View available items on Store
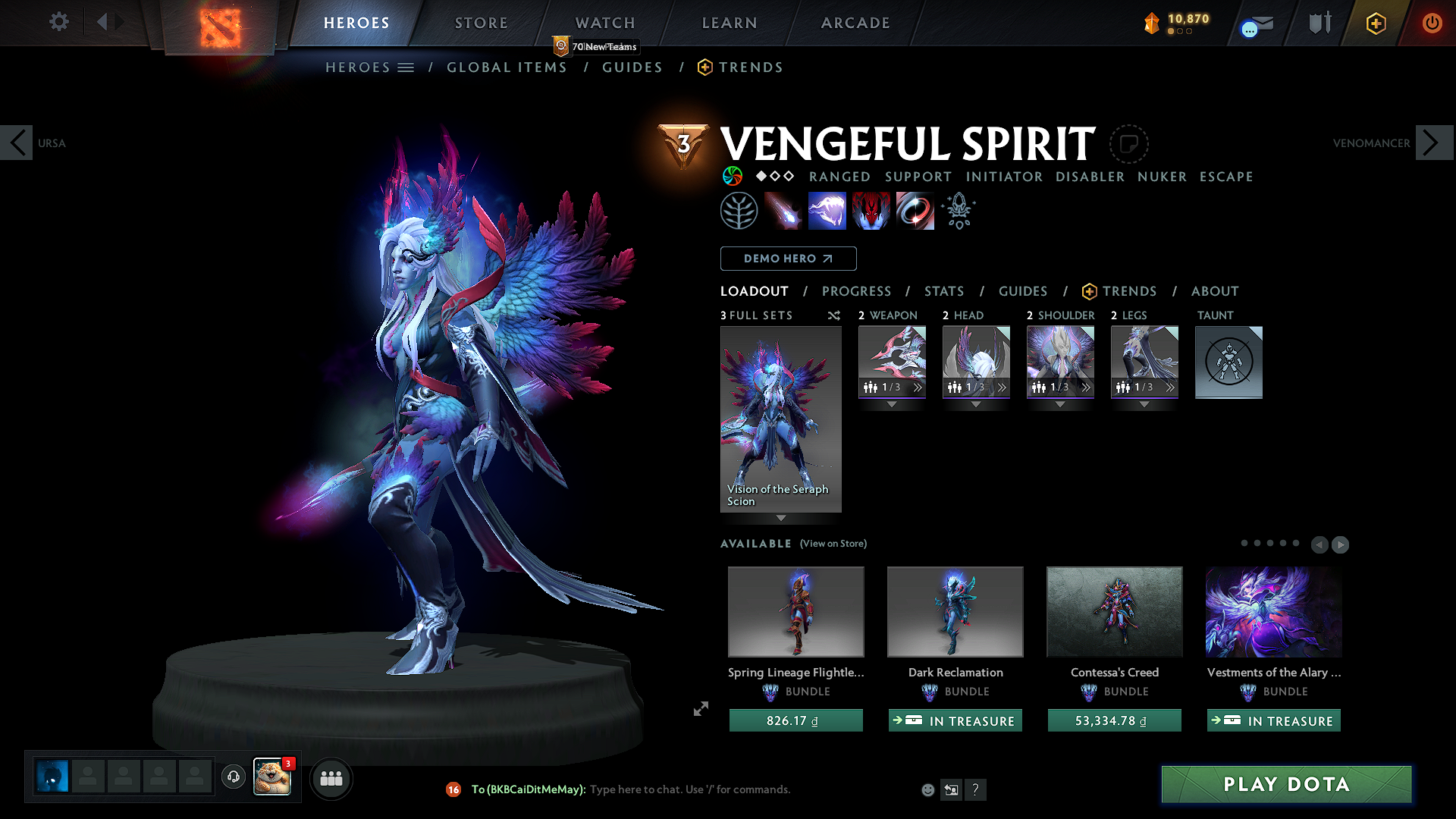This screenshot has width=1456, height=819. (833, 544)
